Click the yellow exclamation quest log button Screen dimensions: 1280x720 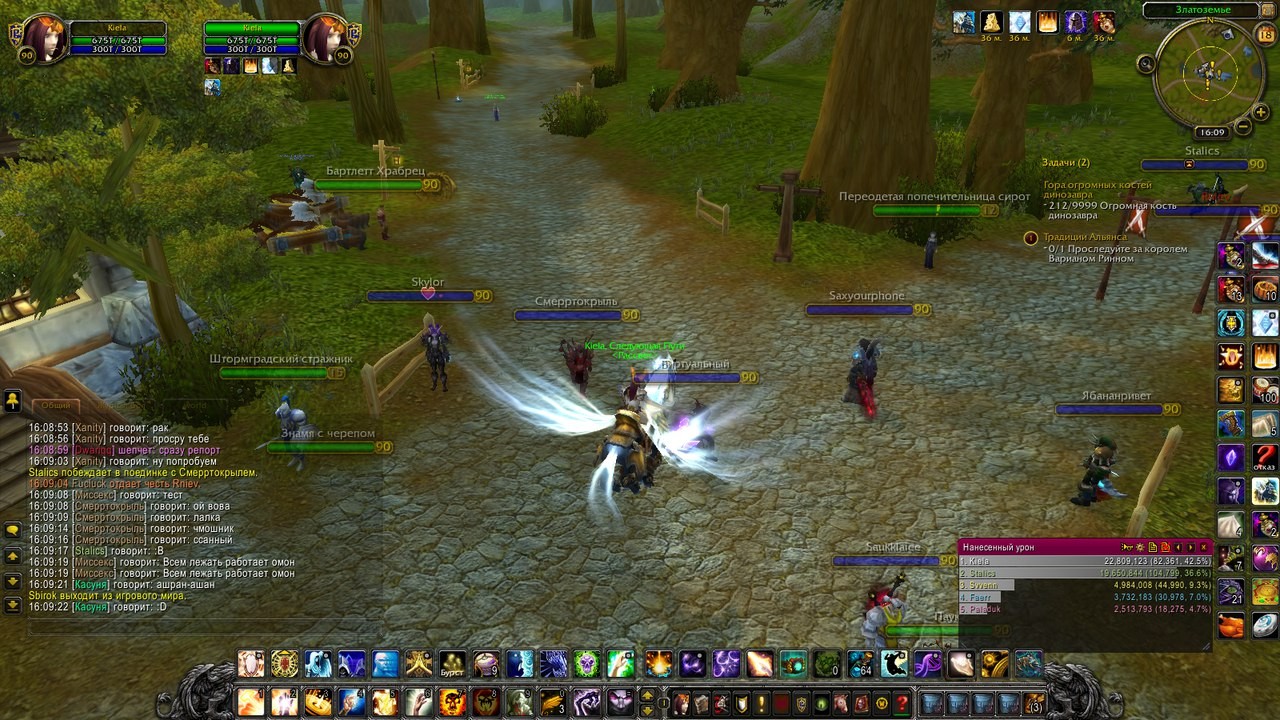[x=761, y=703]
